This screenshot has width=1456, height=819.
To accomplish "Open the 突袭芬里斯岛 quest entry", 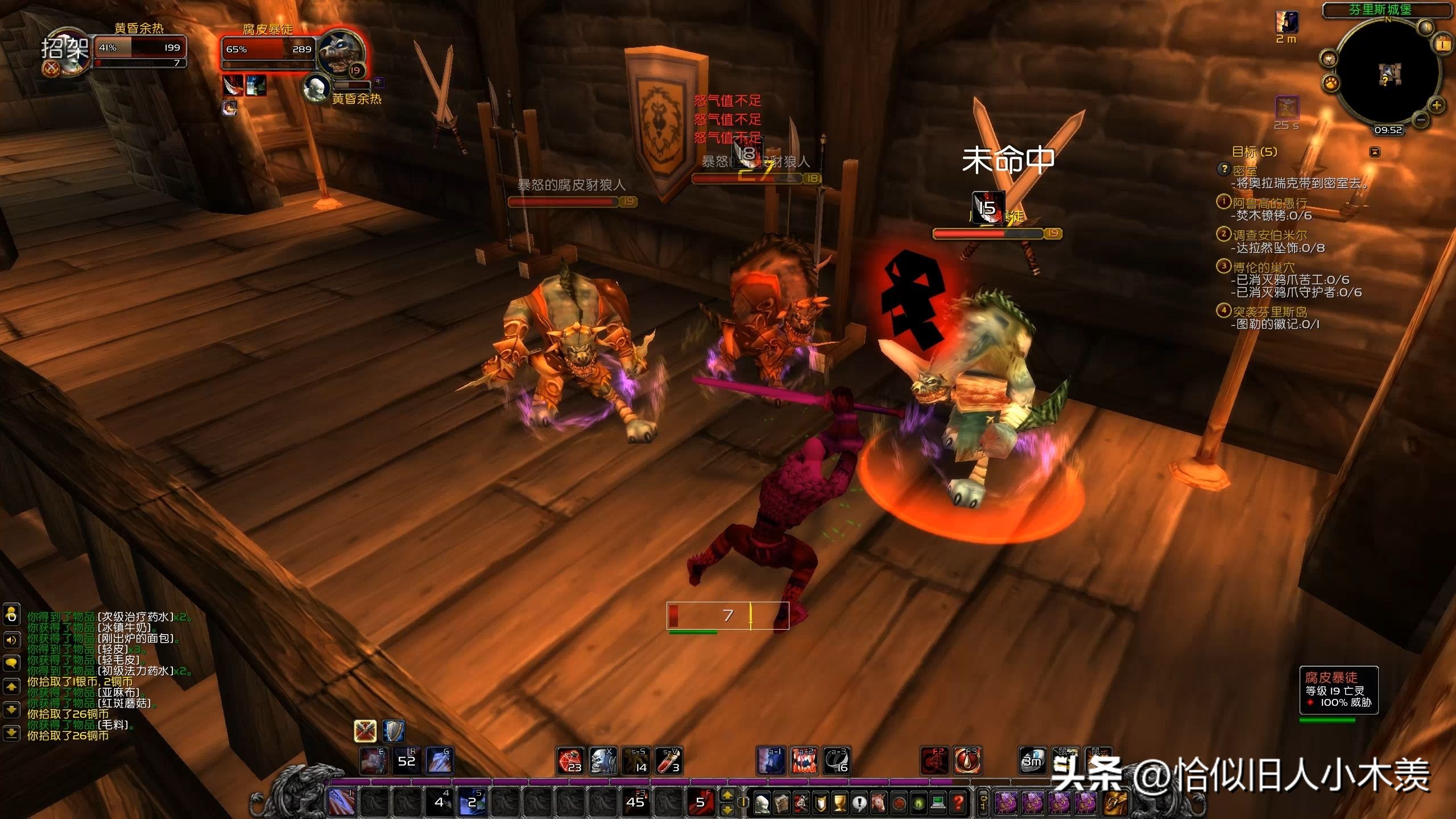I will (x=1269, y=312).
